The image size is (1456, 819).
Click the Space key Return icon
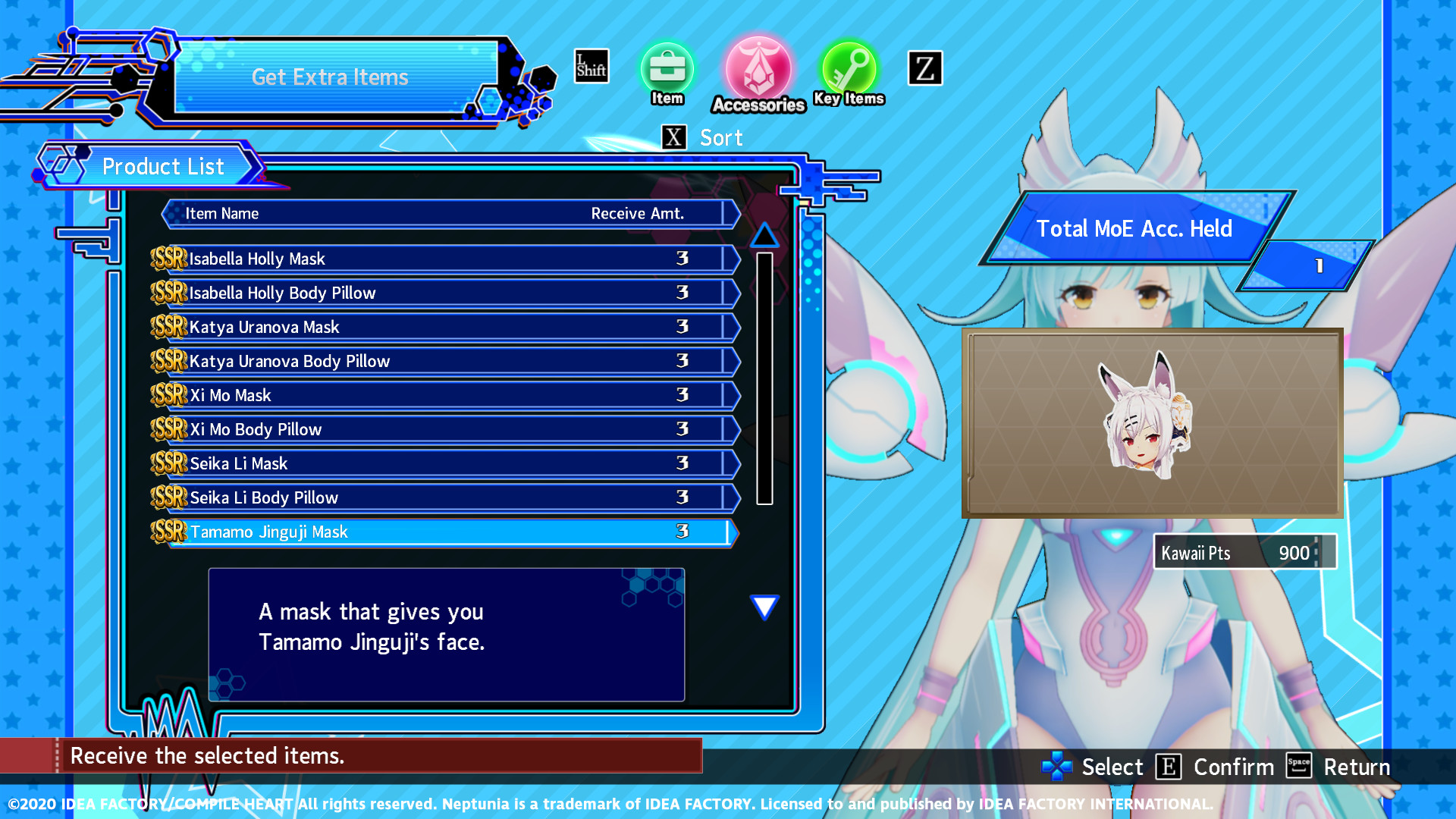1298,767
